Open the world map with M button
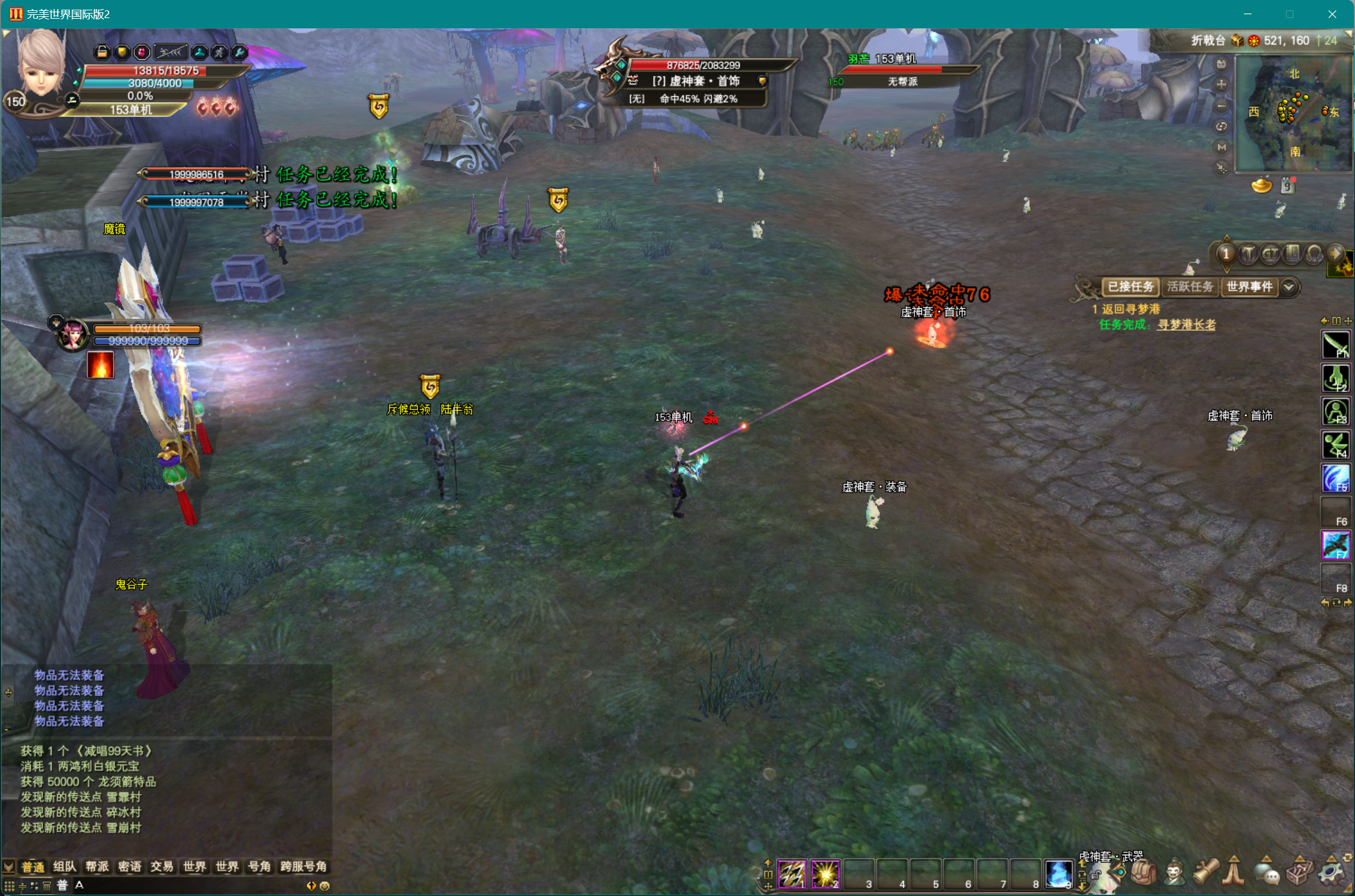 click(x=1221, y=147)
